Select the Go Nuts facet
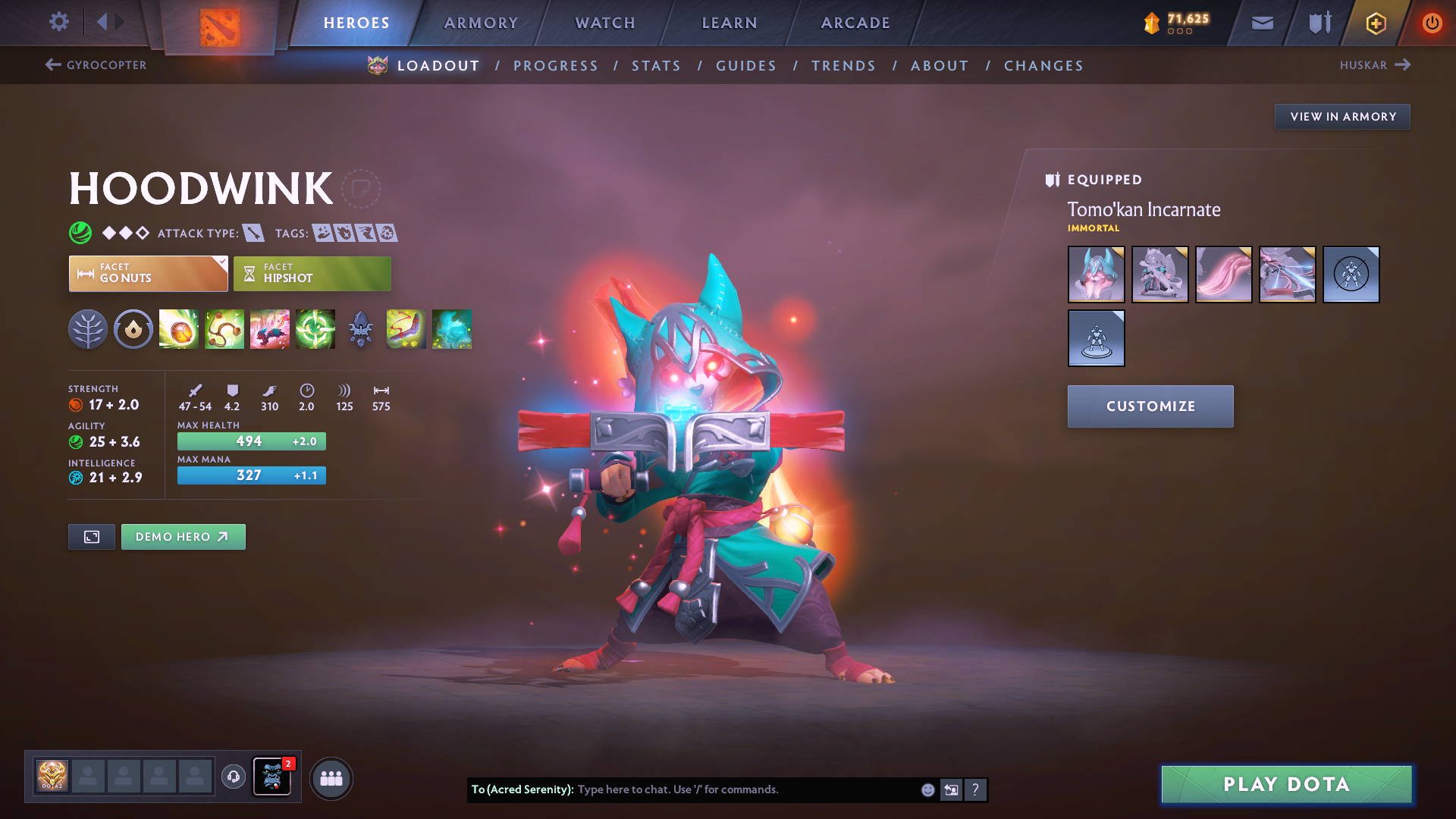Viewport: 1456px width, 819px height. pyautogui.click(x=148, y=274)
